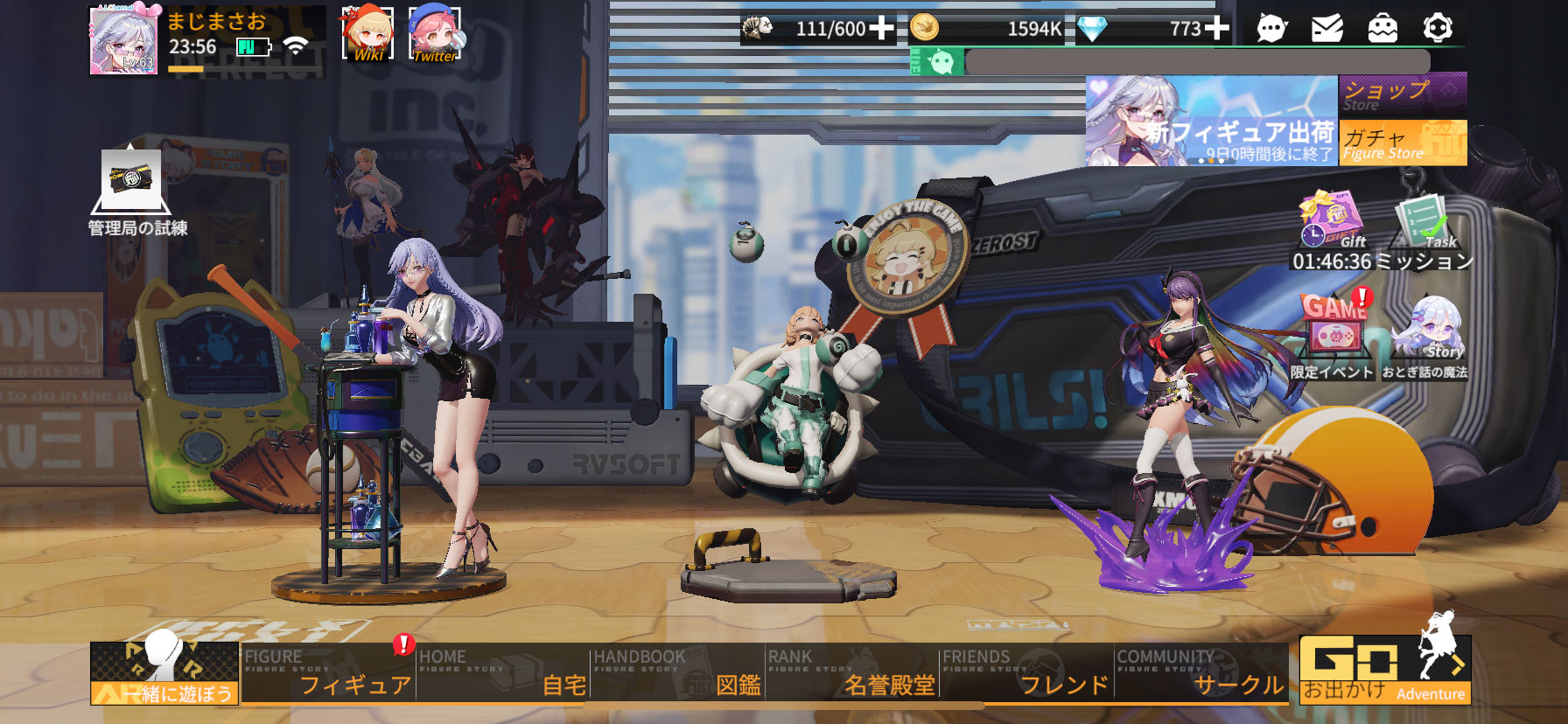Start the GO Adventure button
Image resolution: width=1568 pixels, height=724 pixels.
point(1384,670)
